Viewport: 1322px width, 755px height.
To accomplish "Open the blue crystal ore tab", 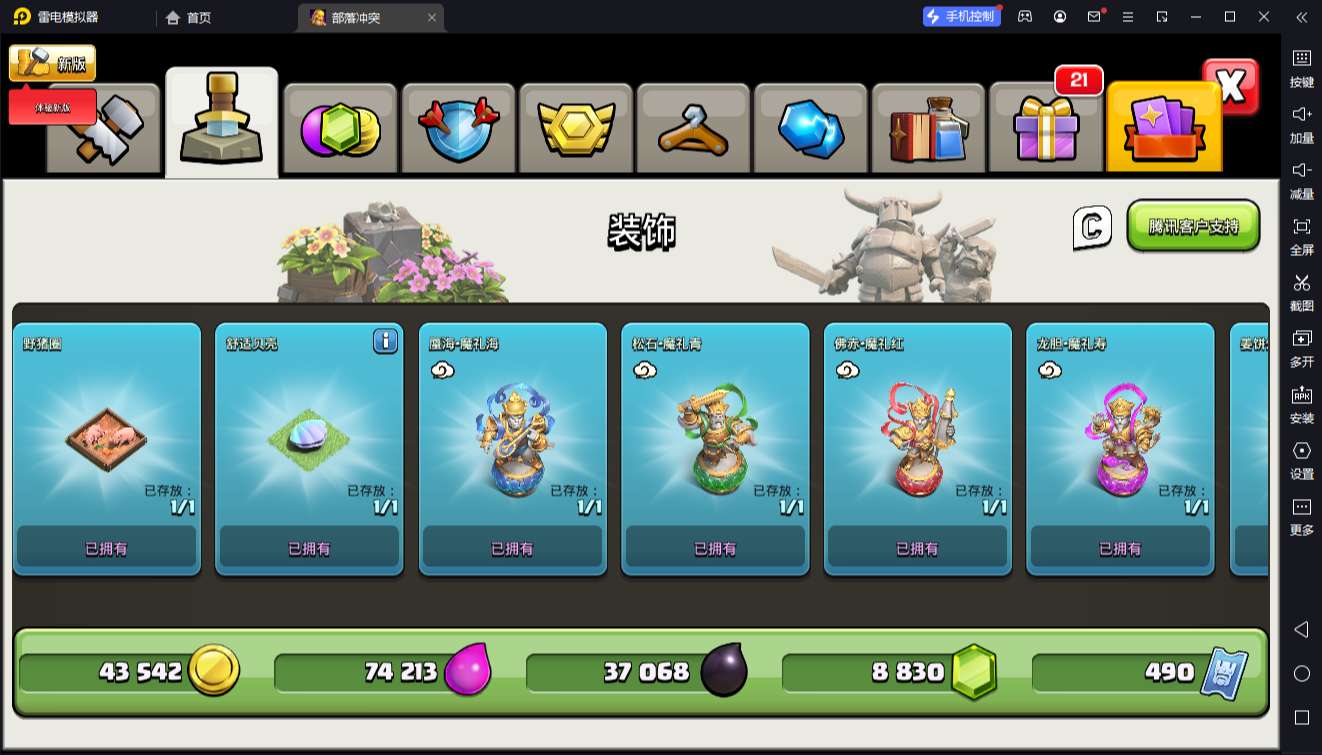I will [811, 130].
